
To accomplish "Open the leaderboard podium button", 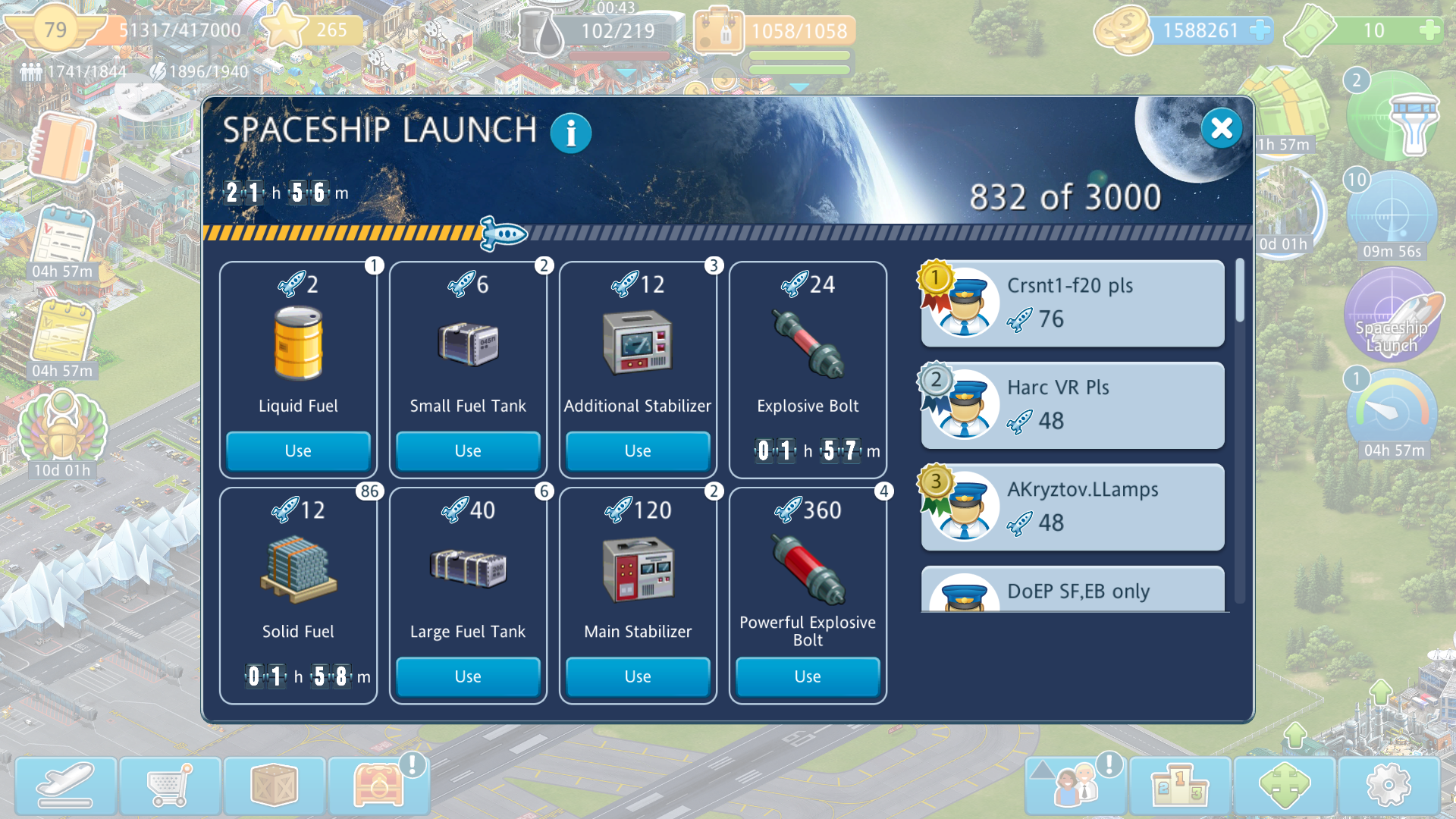I will pos(1181,786).
